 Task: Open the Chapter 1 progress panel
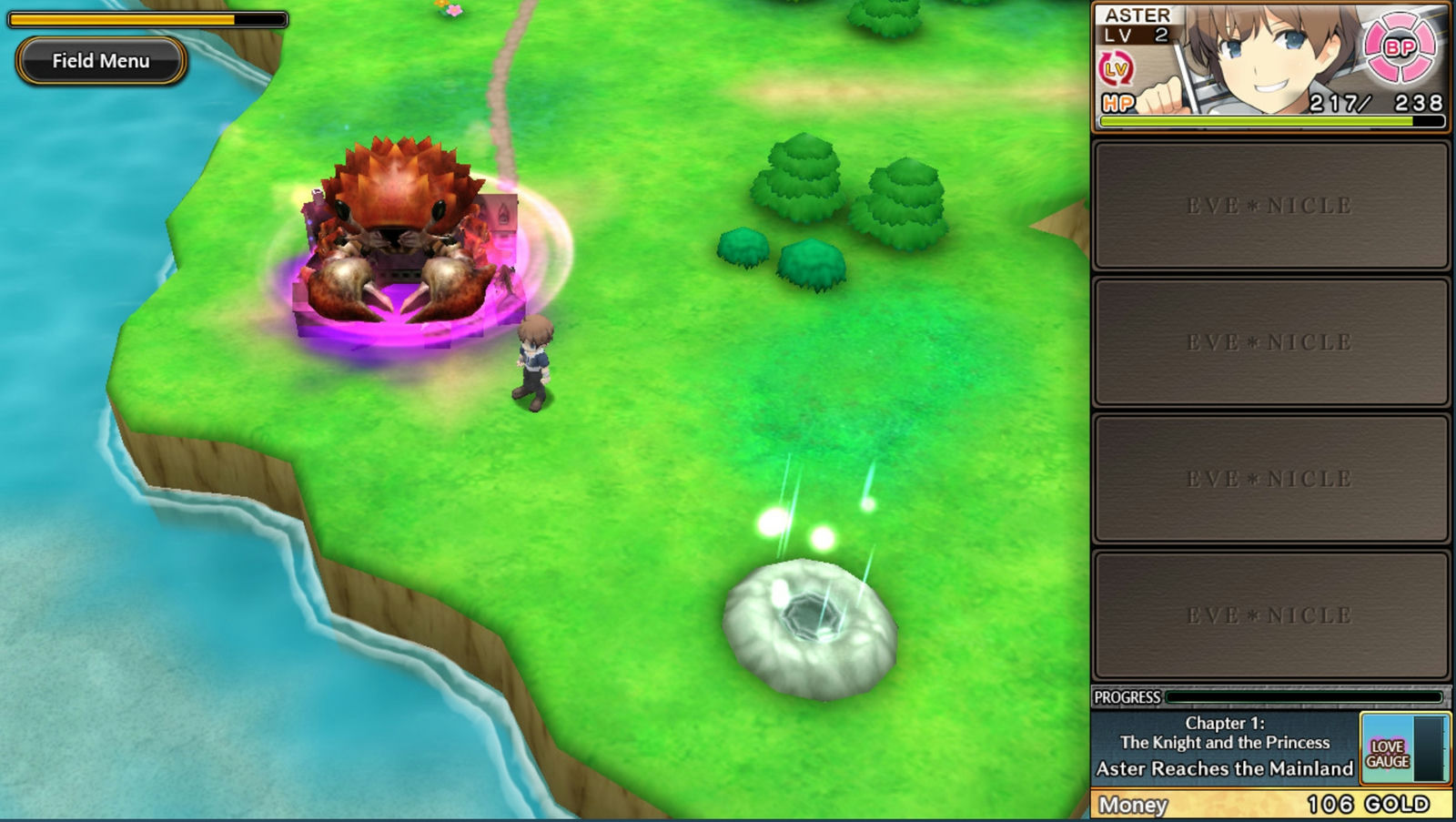tap(1224, 746)
